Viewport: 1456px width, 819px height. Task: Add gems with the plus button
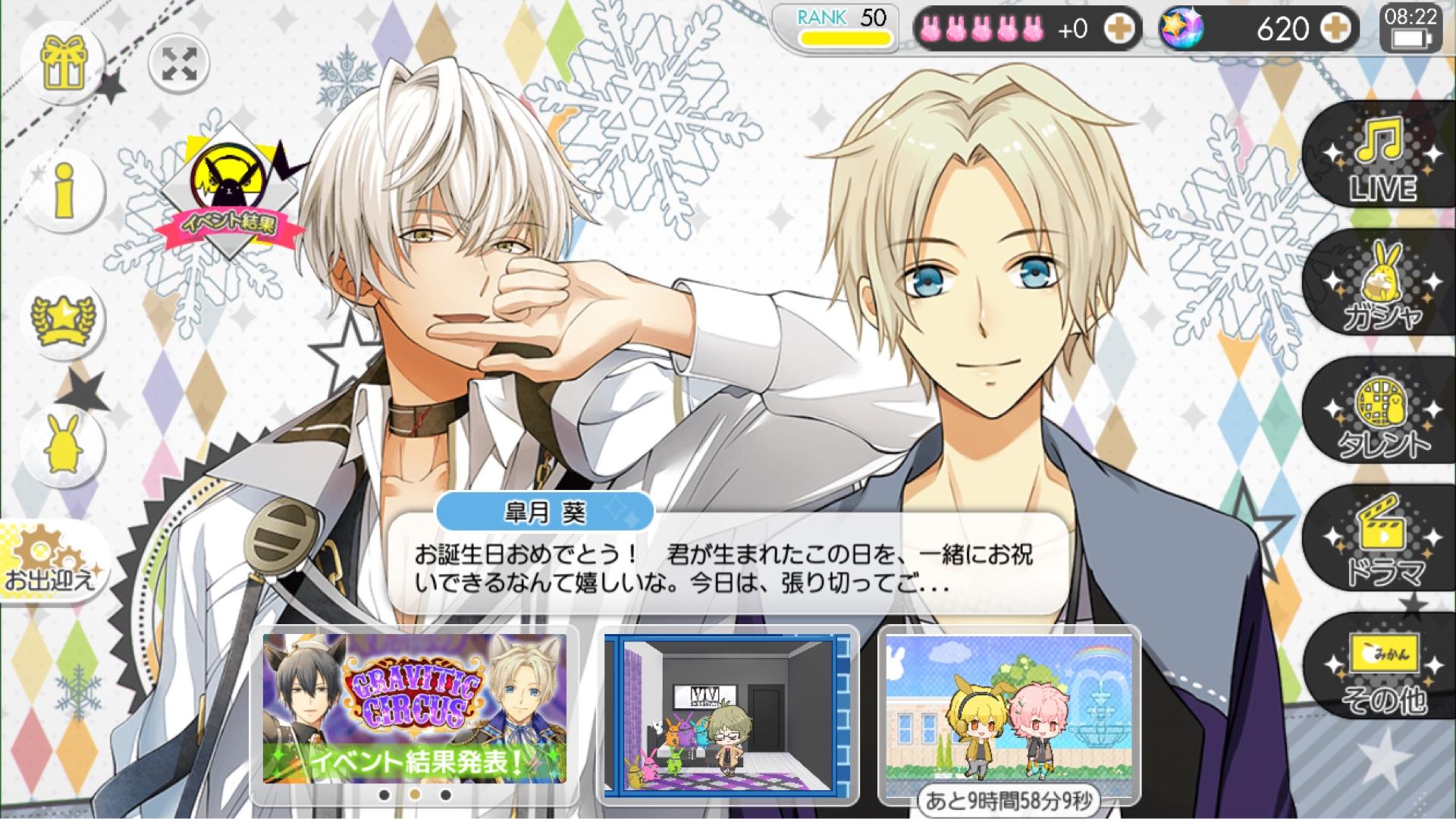1336,29
